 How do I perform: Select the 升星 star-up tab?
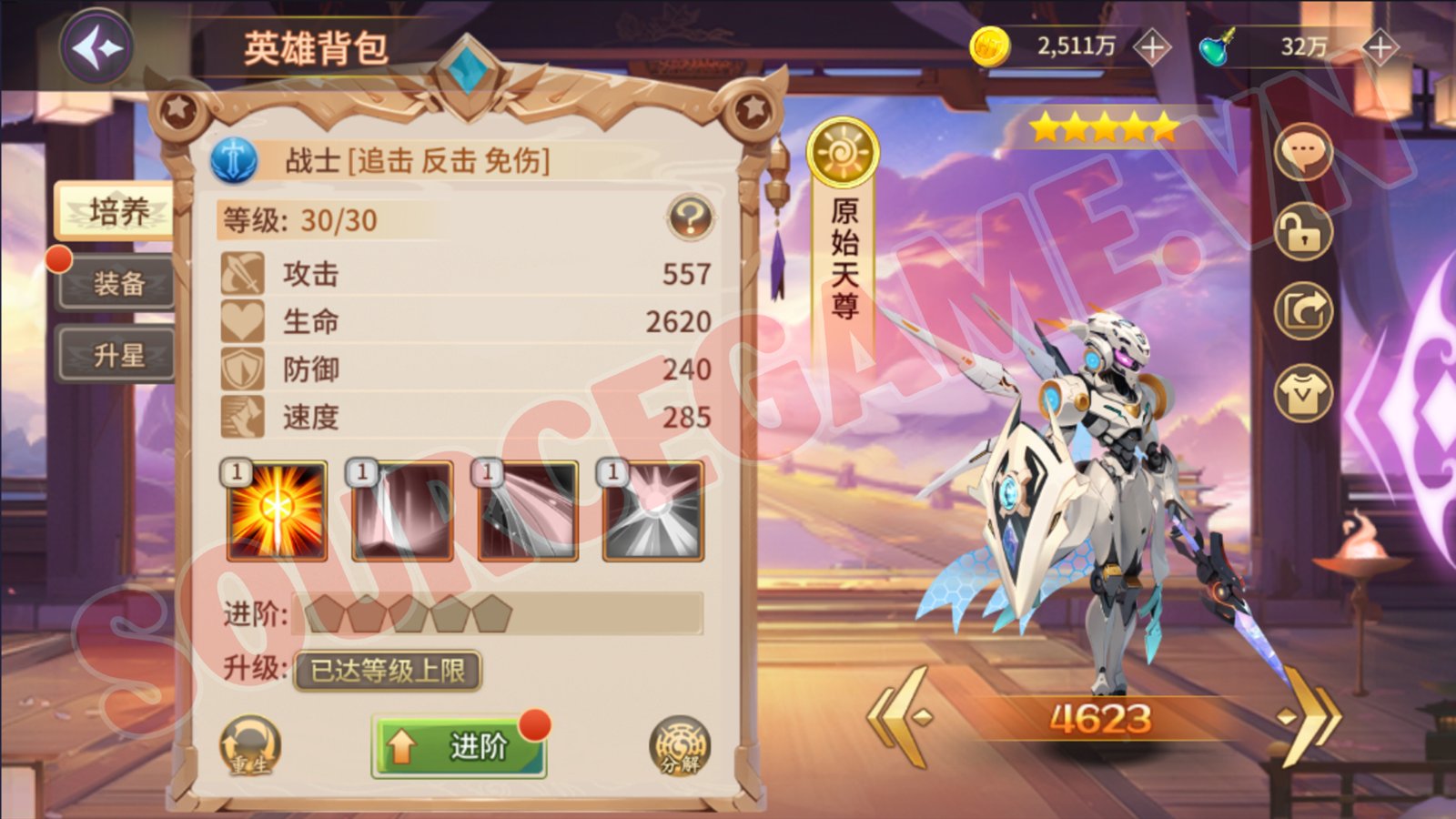coord(116,355)
